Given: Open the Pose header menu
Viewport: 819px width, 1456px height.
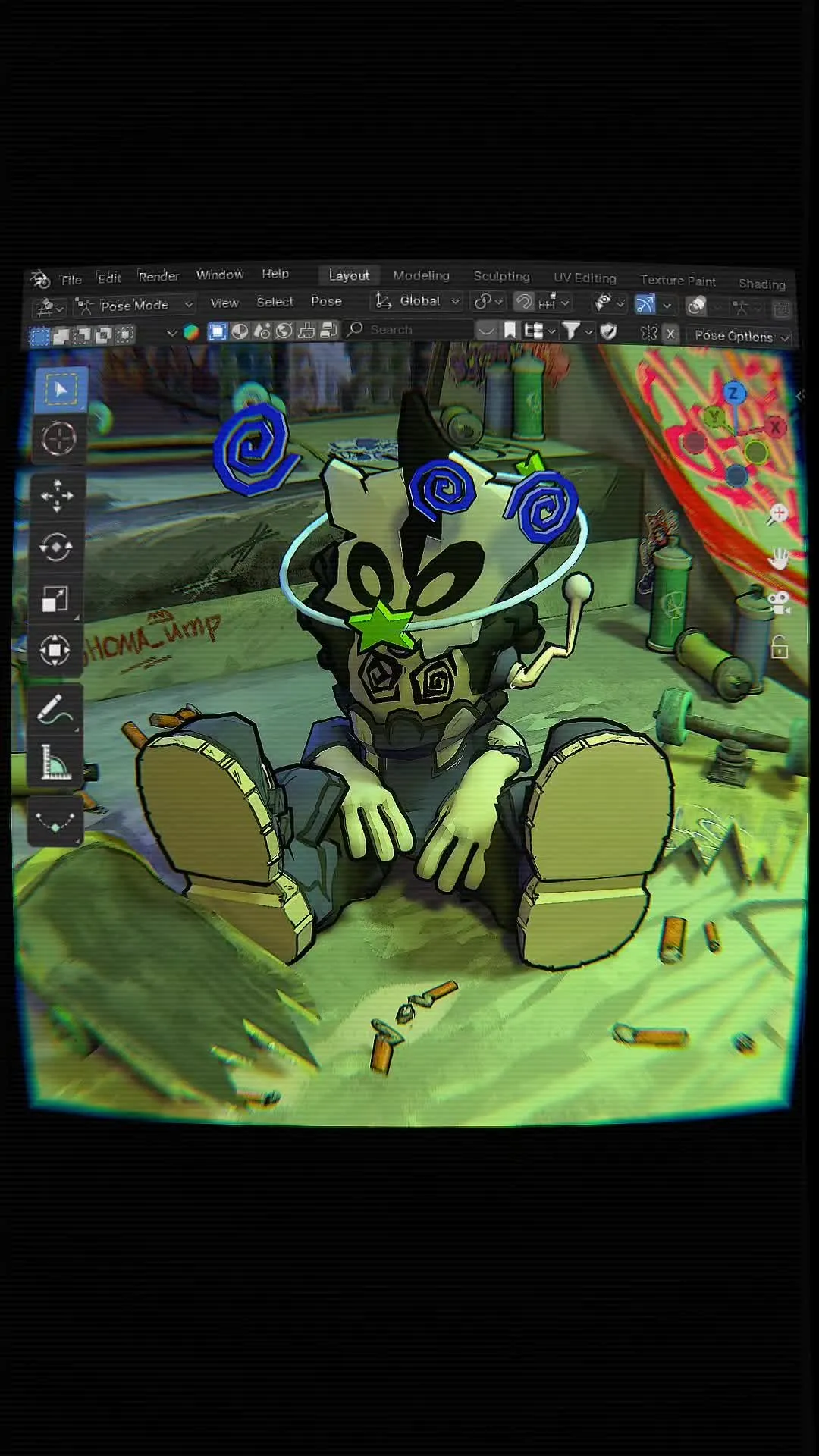Looking at the screenshot, I should (x=326, y=301).
